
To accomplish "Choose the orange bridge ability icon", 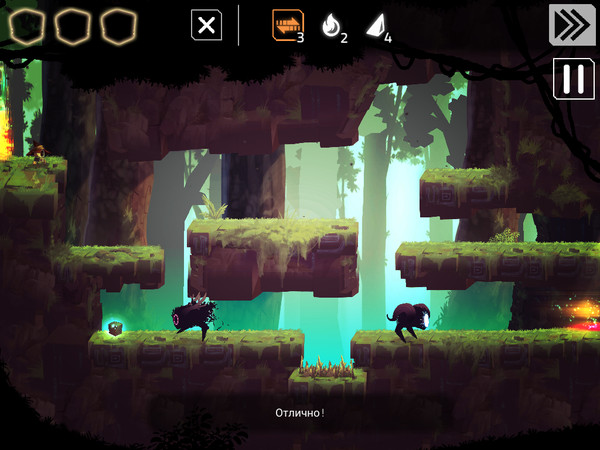I will click(x=288, y=25).
